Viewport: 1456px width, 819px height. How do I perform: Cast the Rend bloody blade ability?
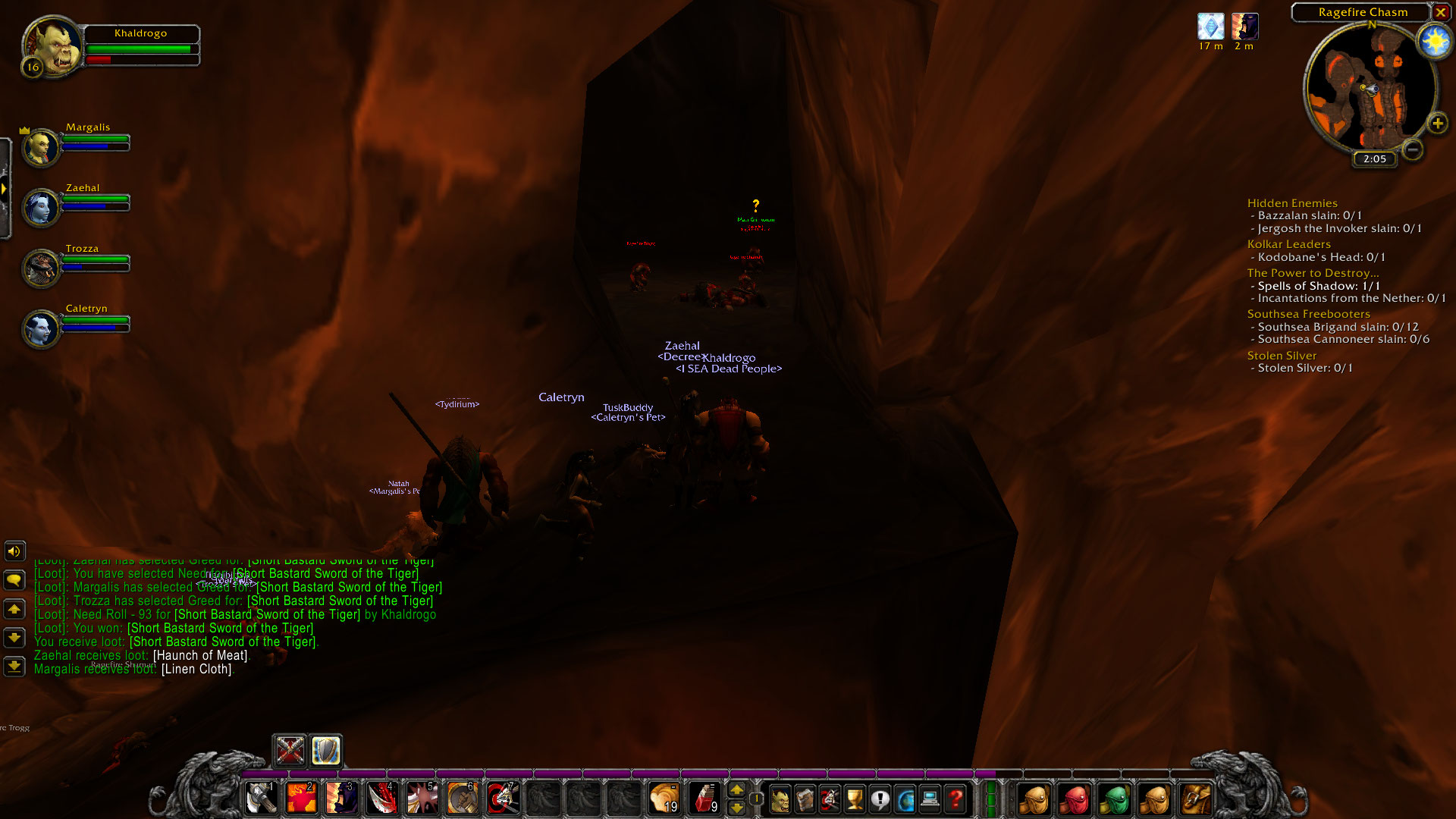pos(381,798)
